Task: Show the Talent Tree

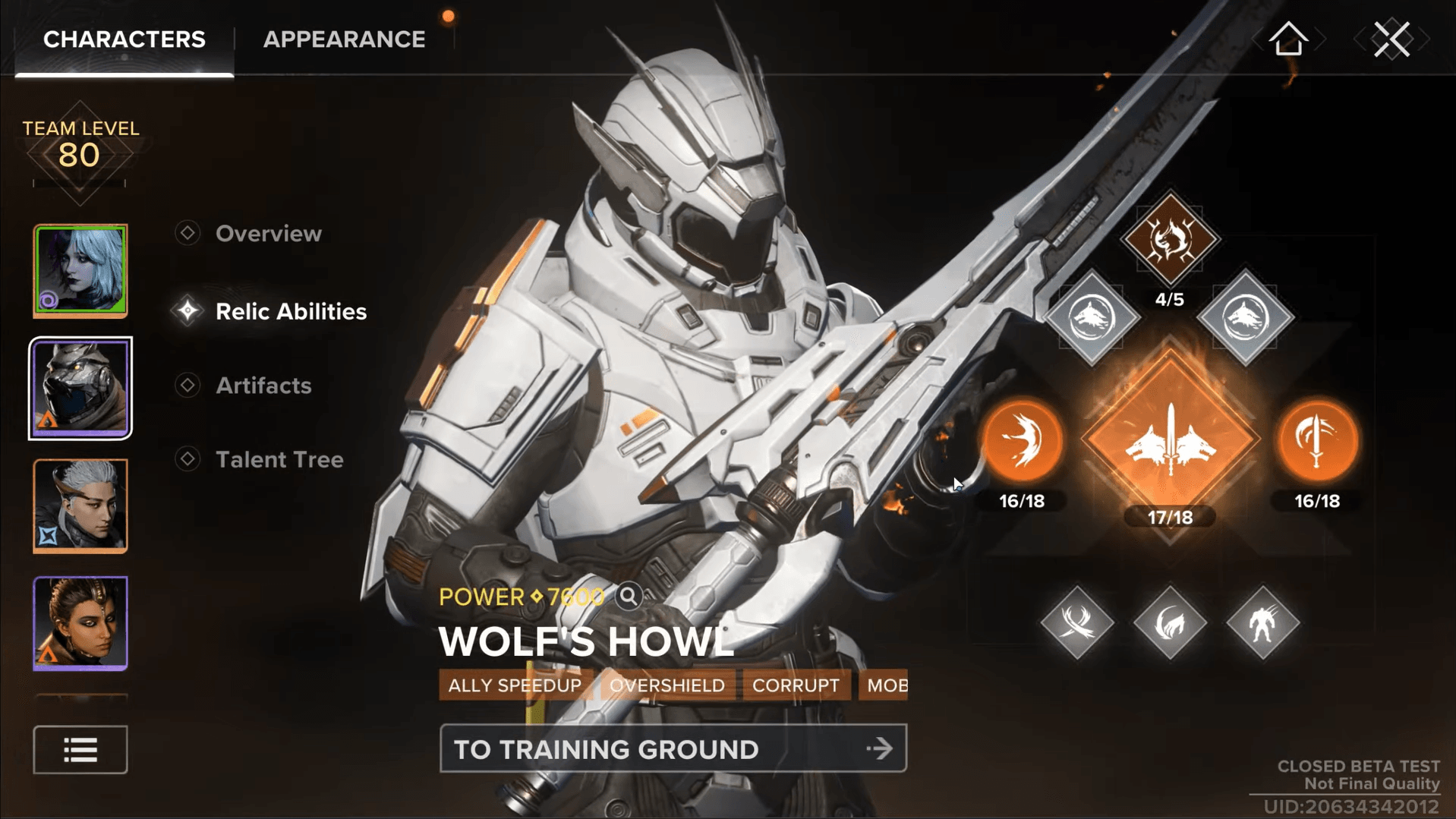Action: pyautogui.click(x=279, y=459)
